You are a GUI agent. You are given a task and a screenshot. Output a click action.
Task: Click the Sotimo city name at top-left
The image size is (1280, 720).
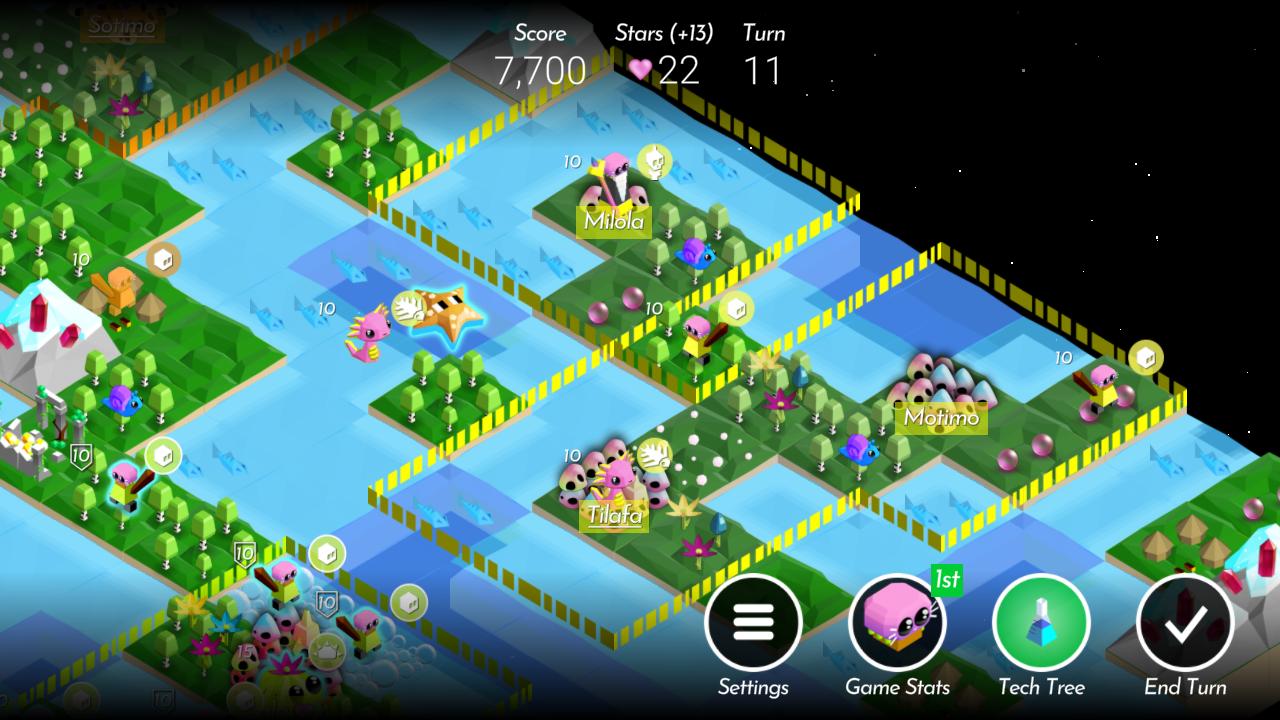pyautogui.click(x=120, y=27)
